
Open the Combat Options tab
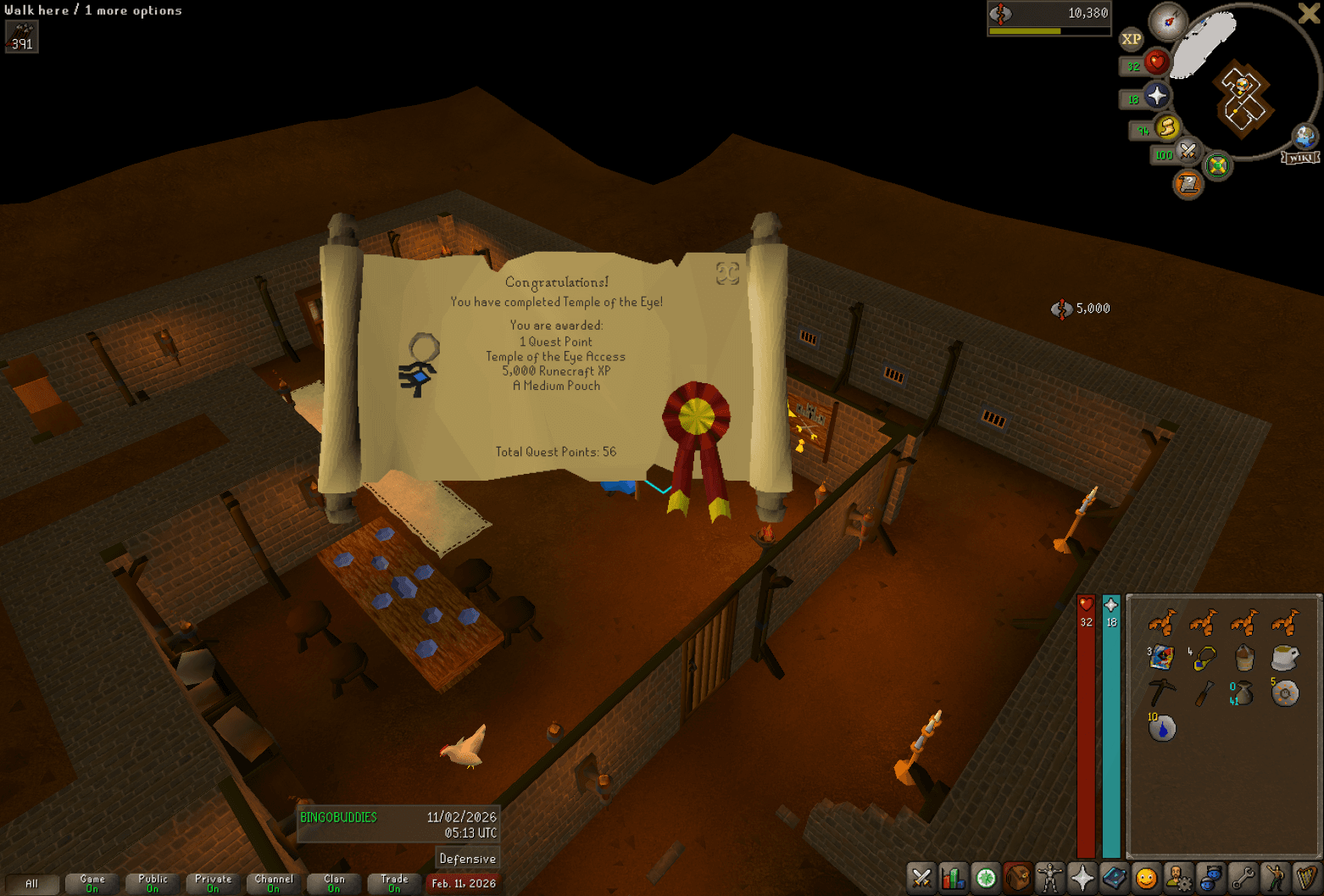pos(922,879)
